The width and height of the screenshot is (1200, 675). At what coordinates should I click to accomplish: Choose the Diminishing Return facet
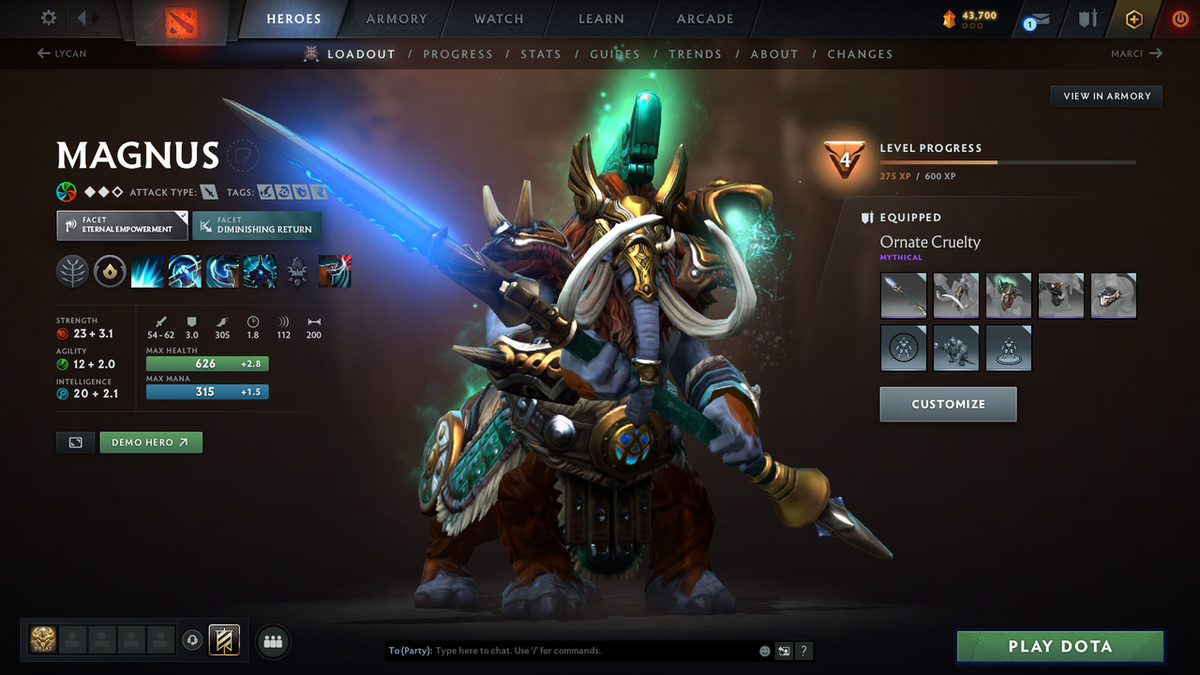(x=256, y=225)
